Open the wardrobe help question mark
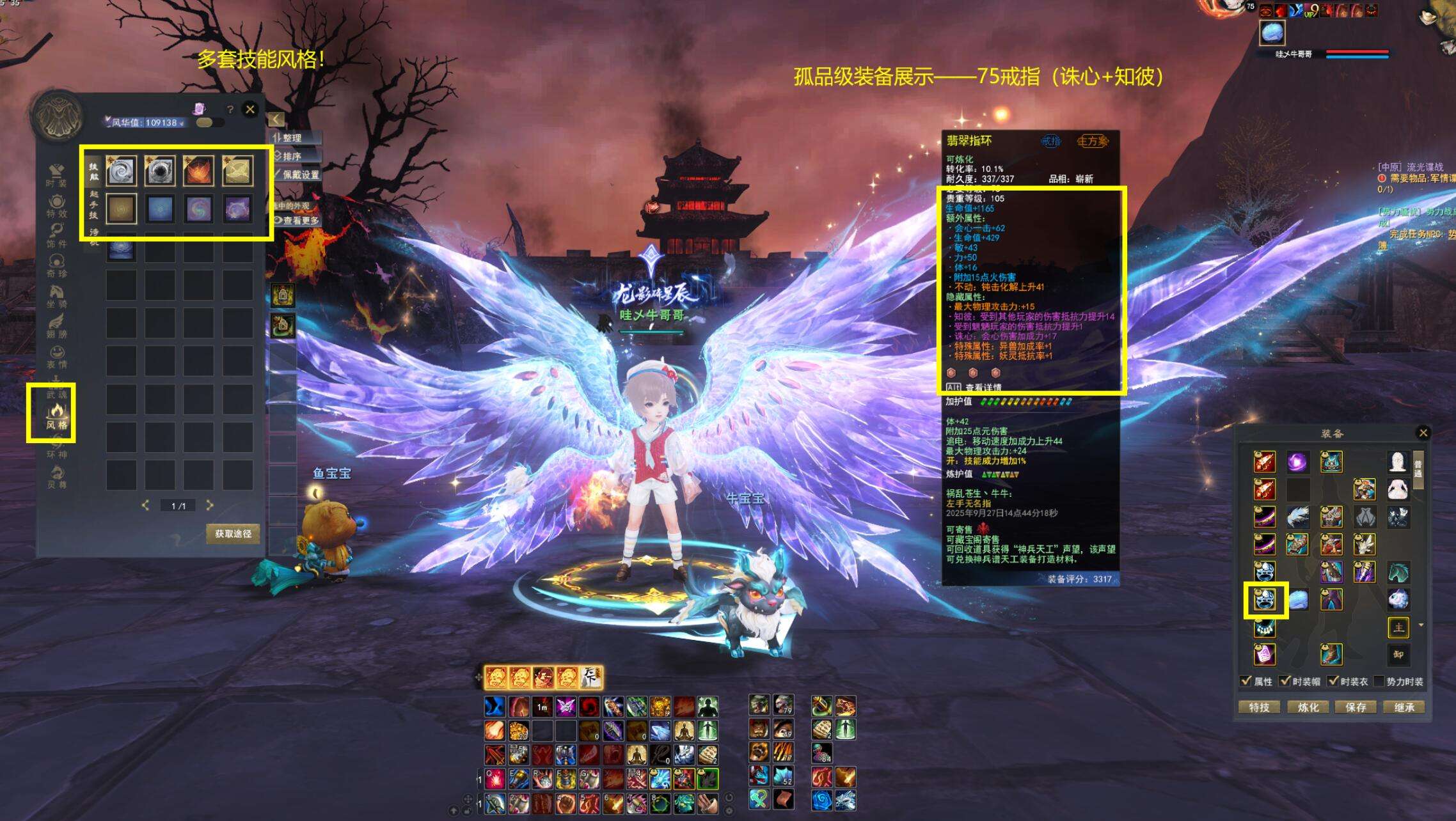This screenshot has height=821, width=1456. point(230,110)
